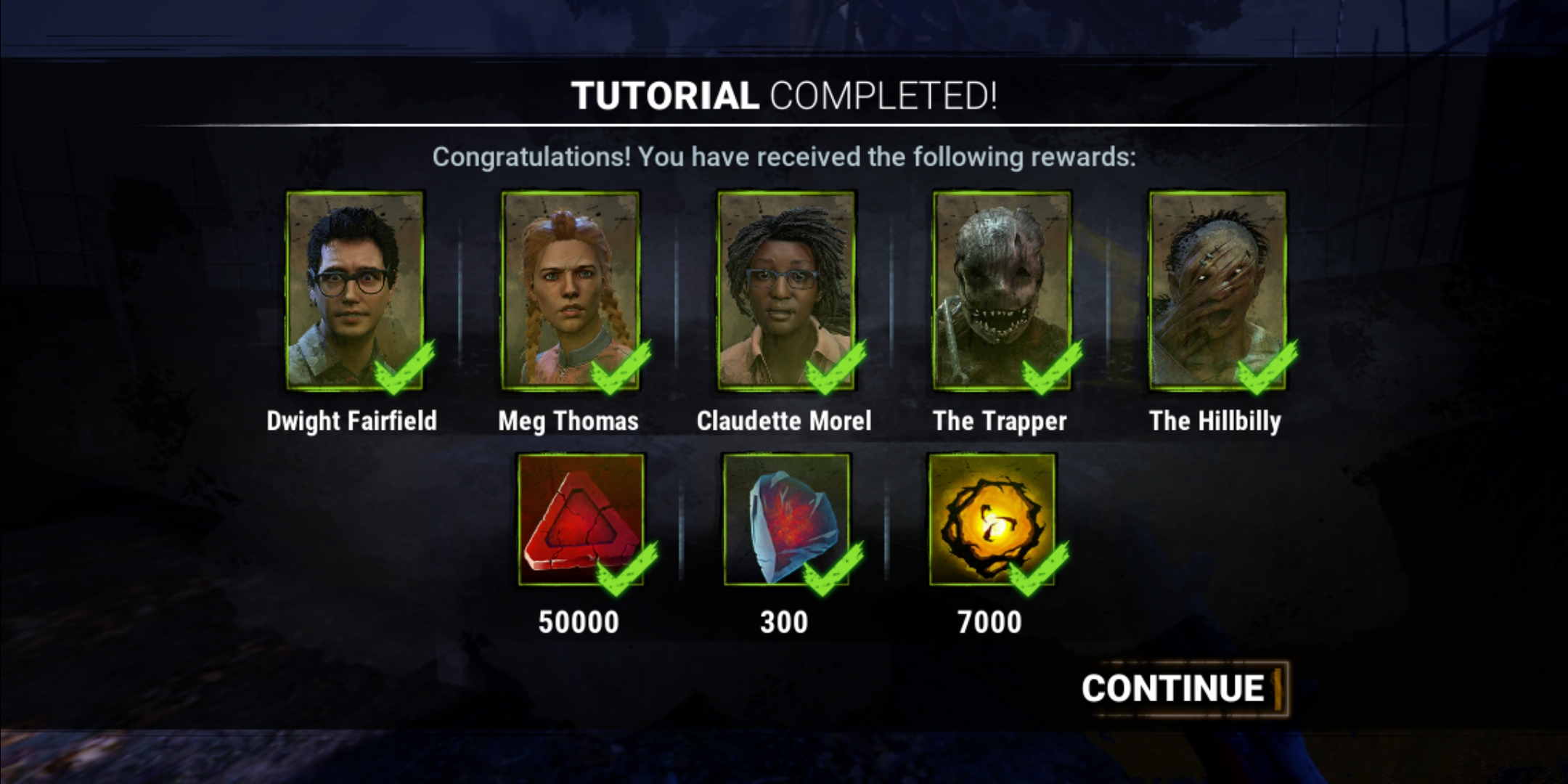The height and width of the screenshot is (784, 1568).
Task: Select The Hillbilly killer card
Action: point(1217,290)
